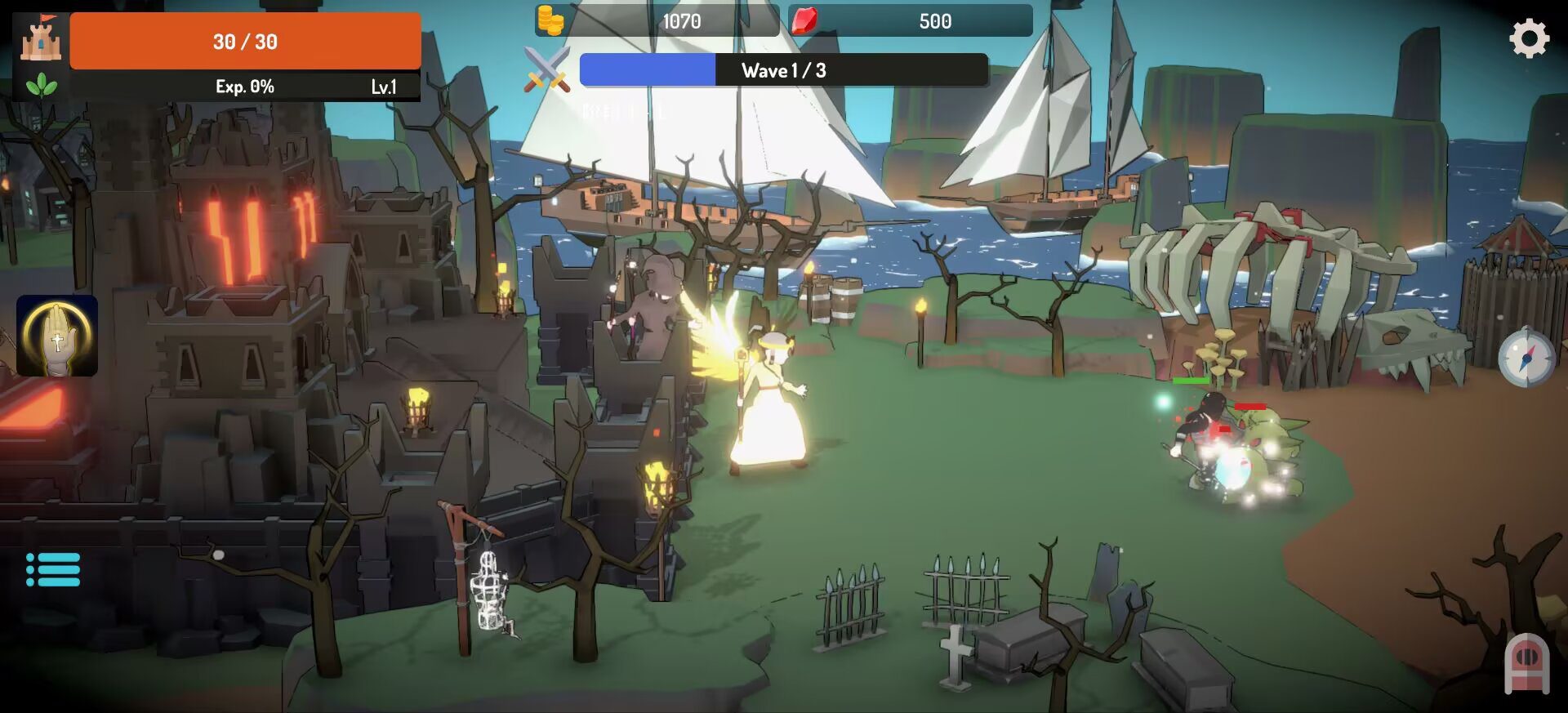Select the green leaf experience icon
Image resolution: width=1568 pixels, height=713 pixels.
[41, 85]
